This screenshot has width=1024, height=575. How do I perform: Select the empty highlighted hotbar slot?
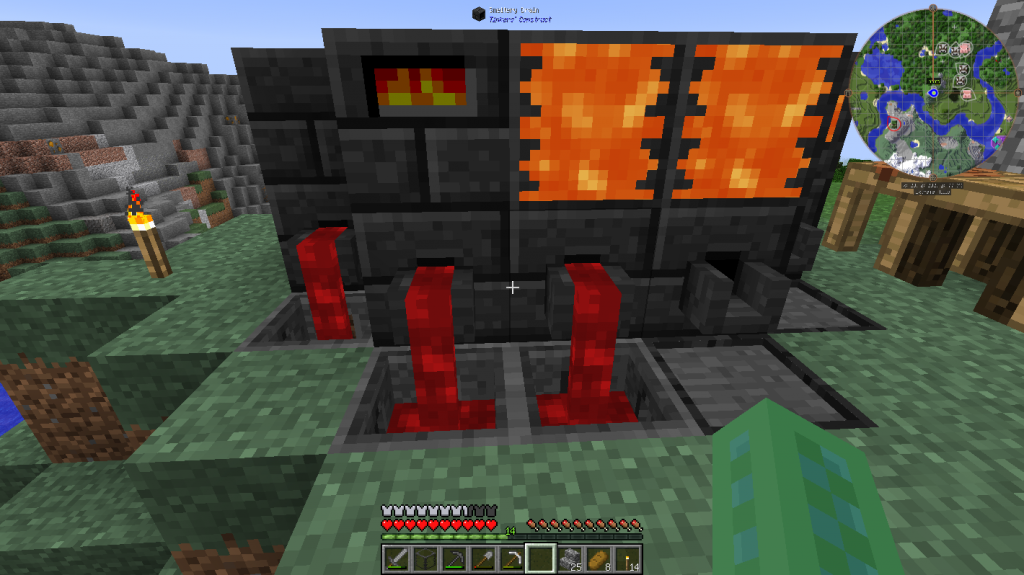(x=540, y=556)
